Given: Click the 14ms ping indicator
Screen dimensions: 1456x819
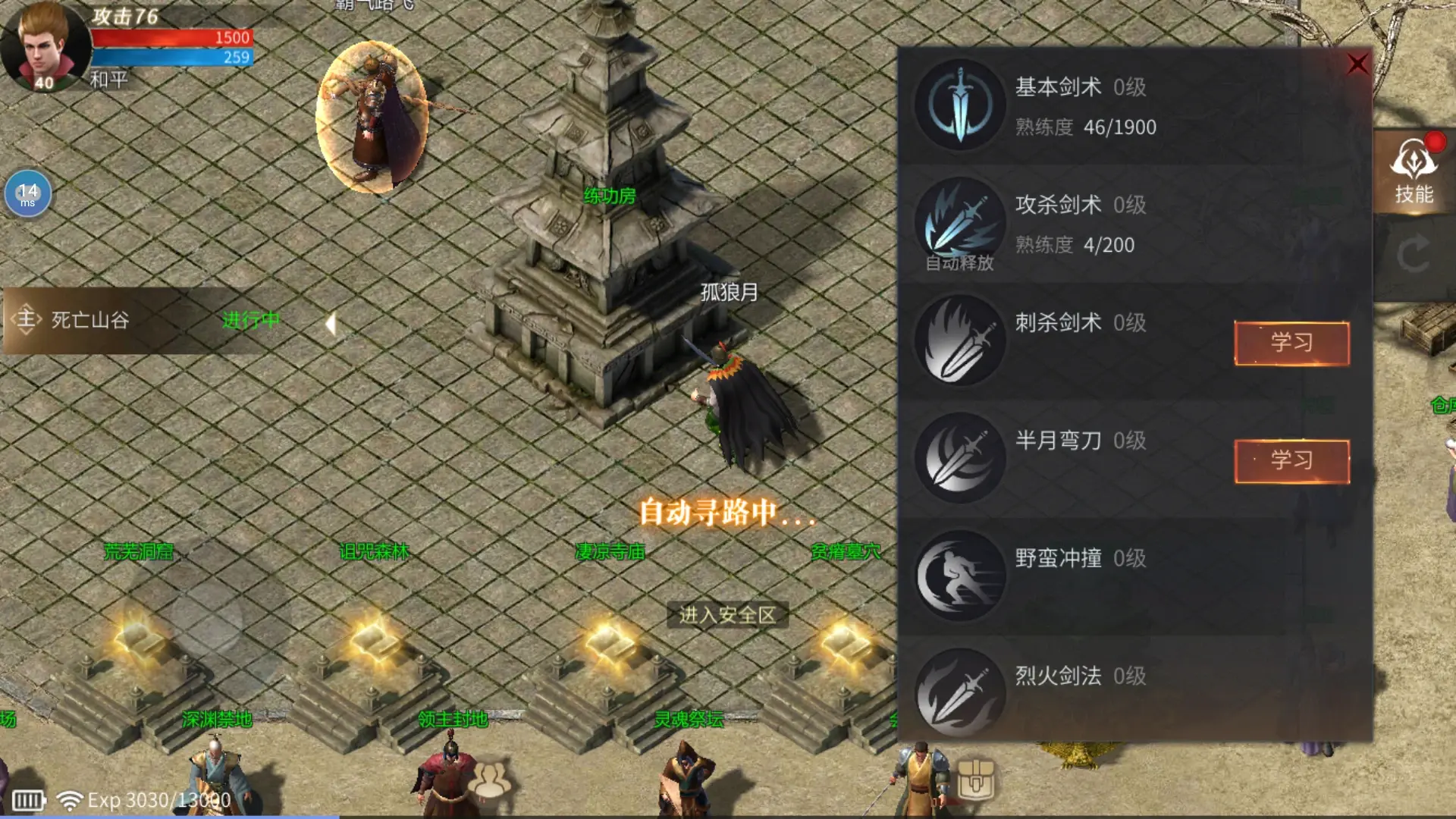Looking at the screenshot, I should [x=27, y=194].
